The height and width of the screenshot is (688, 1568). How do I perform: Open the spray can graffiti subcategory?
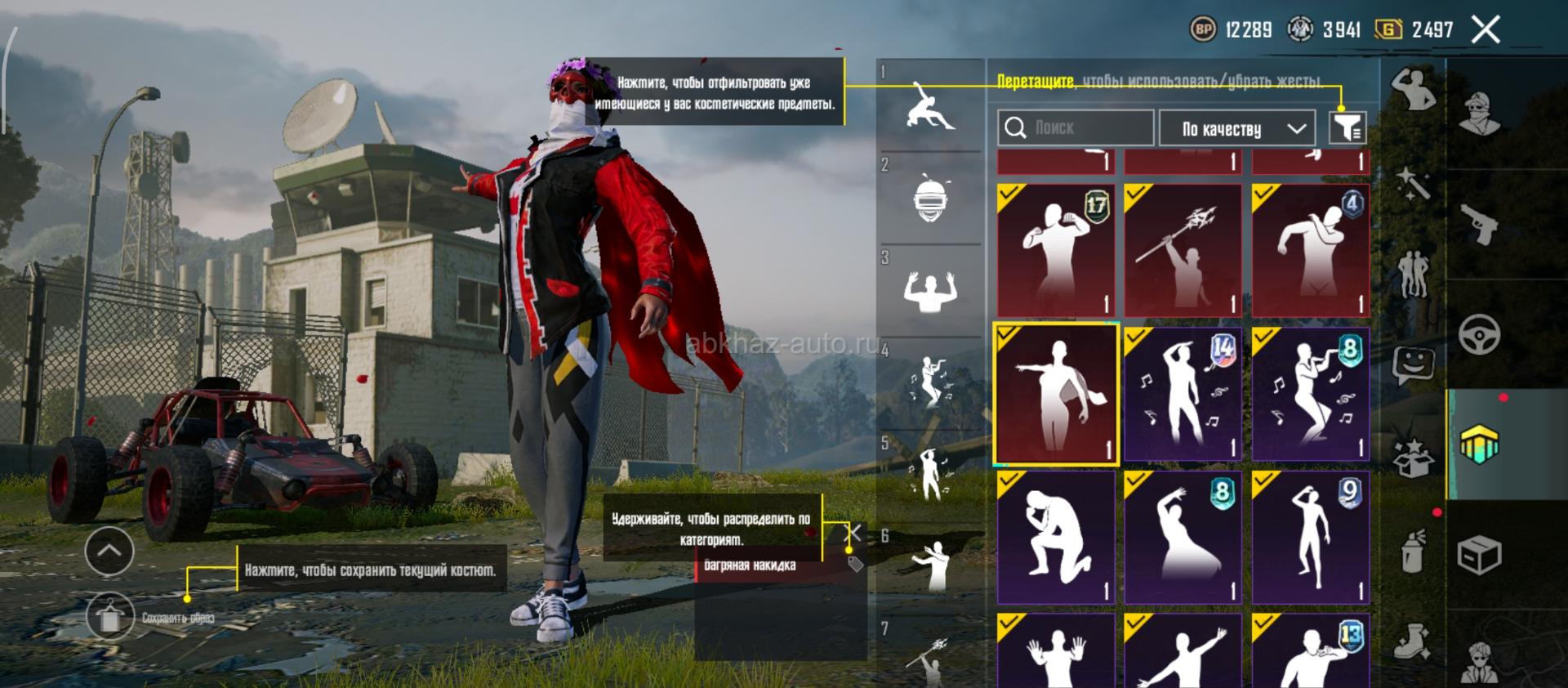coord(1414,550)
